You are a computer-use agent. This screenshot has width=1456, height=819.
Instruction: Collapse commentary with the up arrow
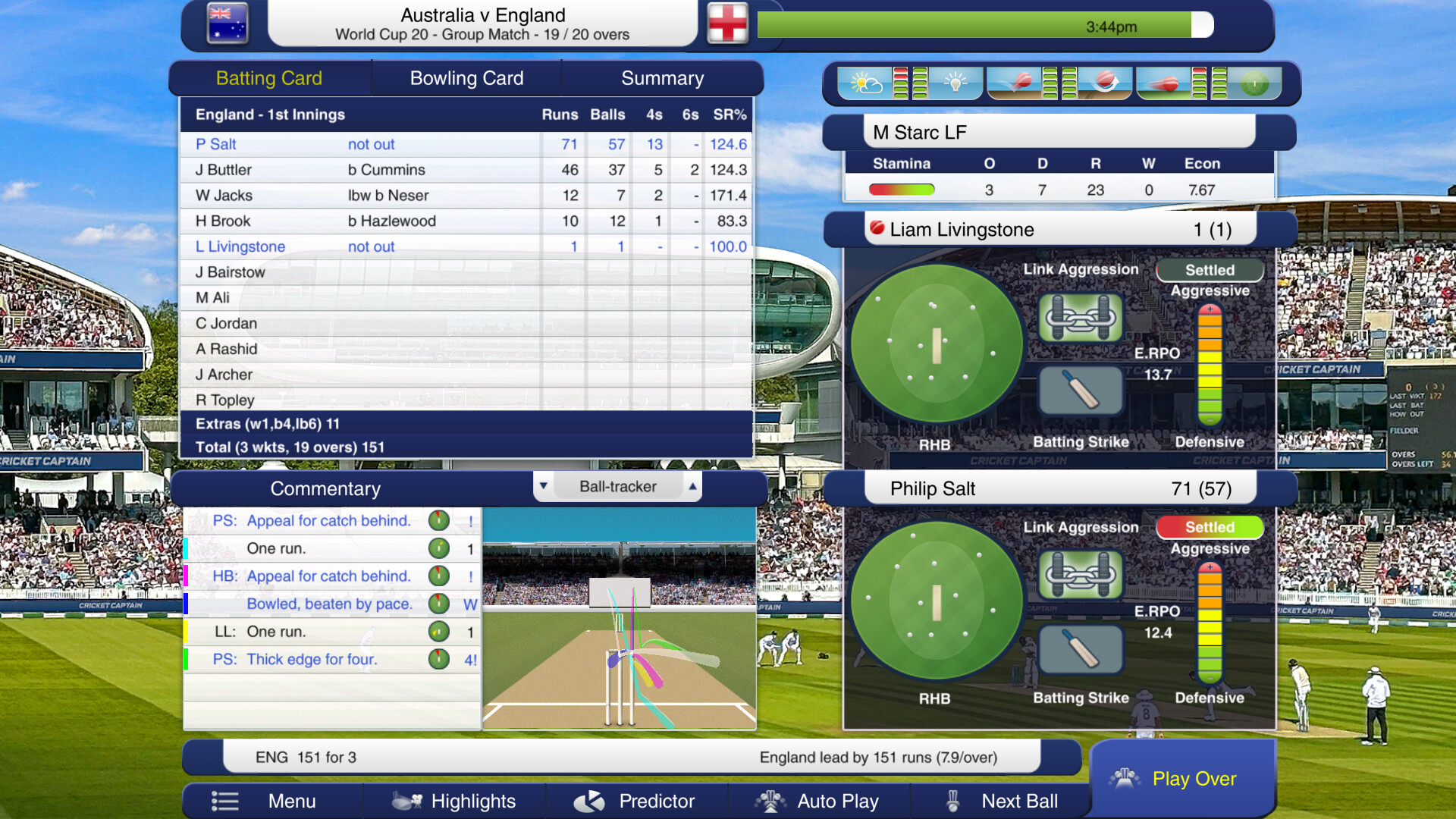692,486
